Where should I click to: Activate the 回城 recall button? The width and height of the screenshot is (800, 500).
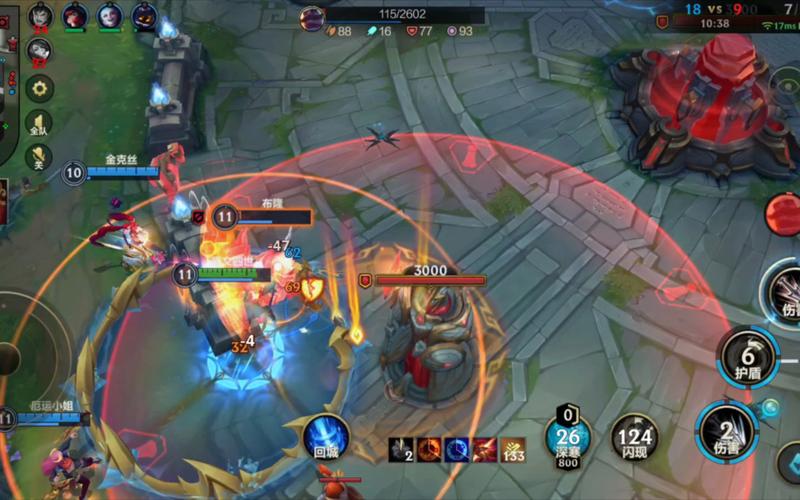pyautogui.click(x=326, y=437)
